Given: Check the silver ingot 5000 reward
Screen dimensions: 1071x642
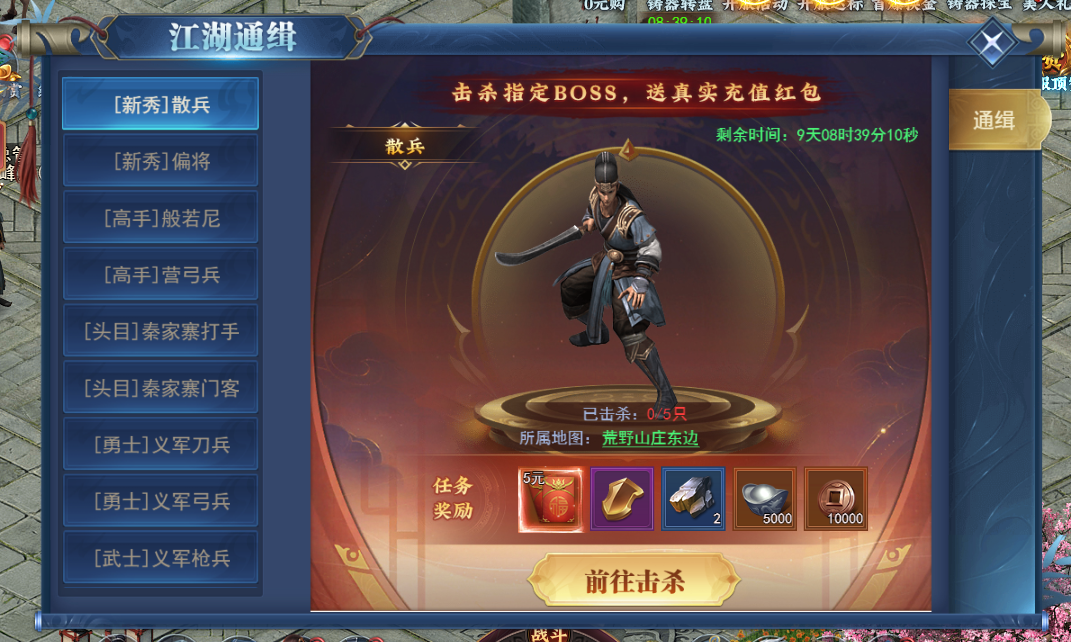Looking at the screenshot, I should click(x=765, y=499).
